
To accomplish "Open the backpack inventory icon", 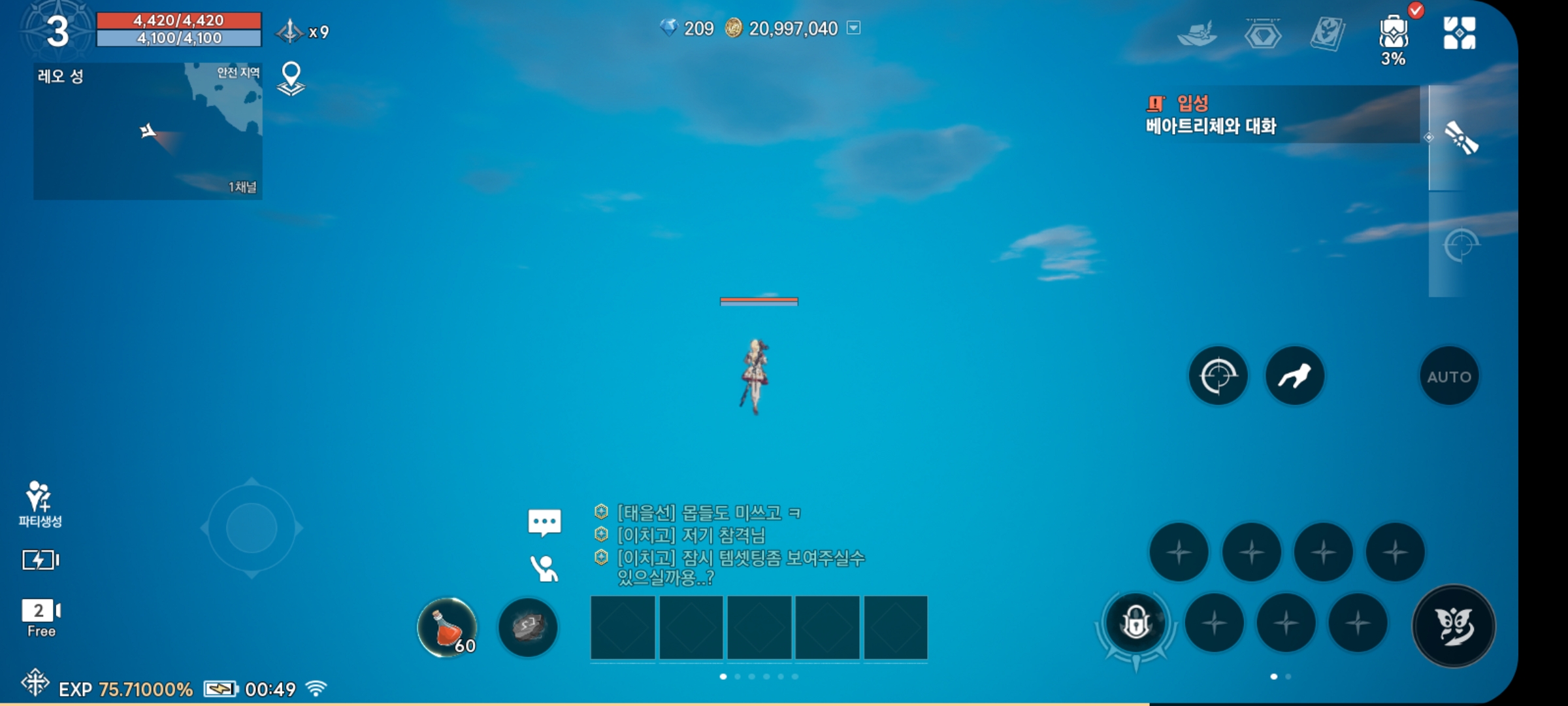I will [1393, 34].
